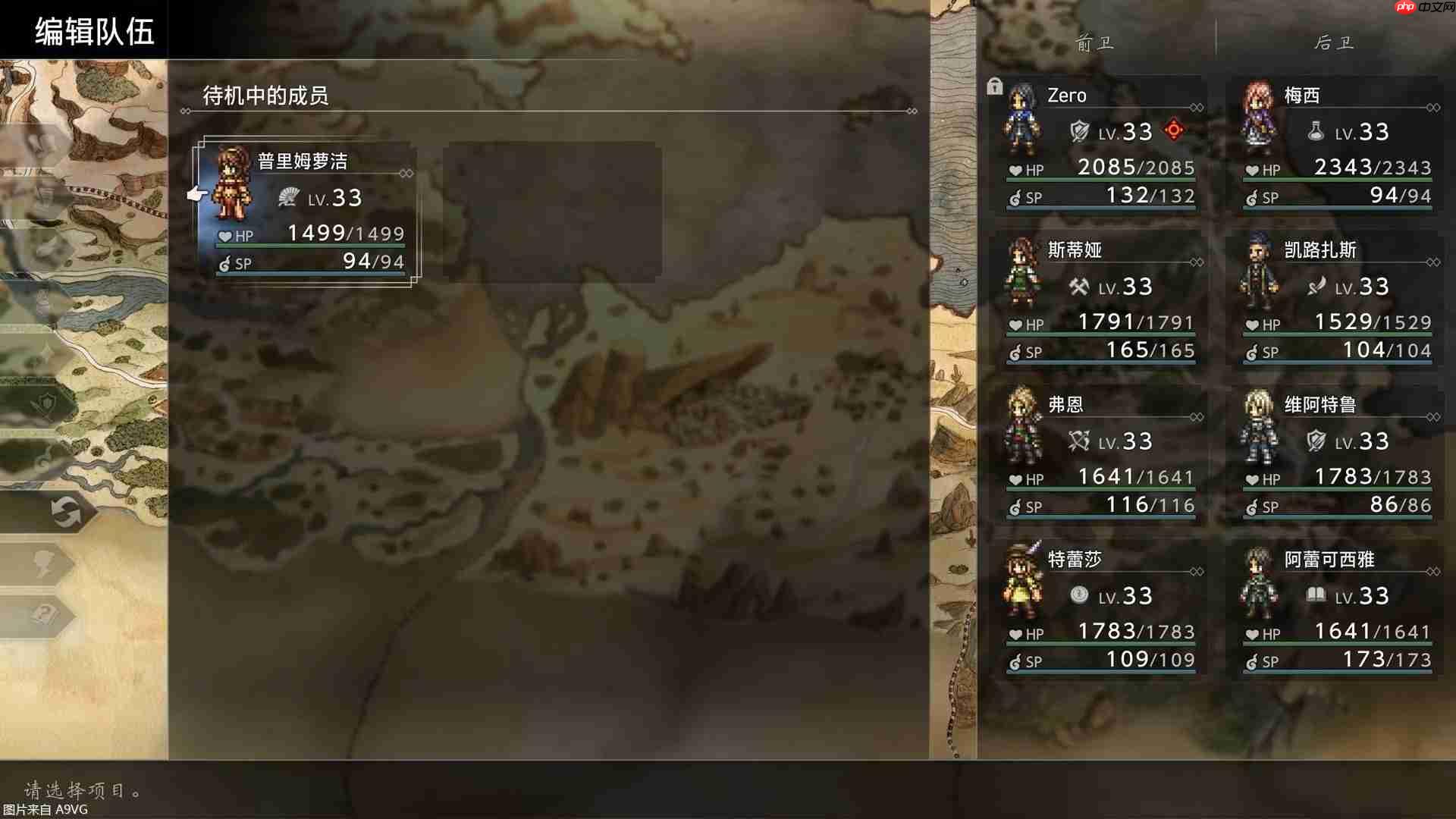This screenshot has width=1456, height=819.
Task: Toggle the lock icon on Zero's slot
Action: click(x=996, y=86)
